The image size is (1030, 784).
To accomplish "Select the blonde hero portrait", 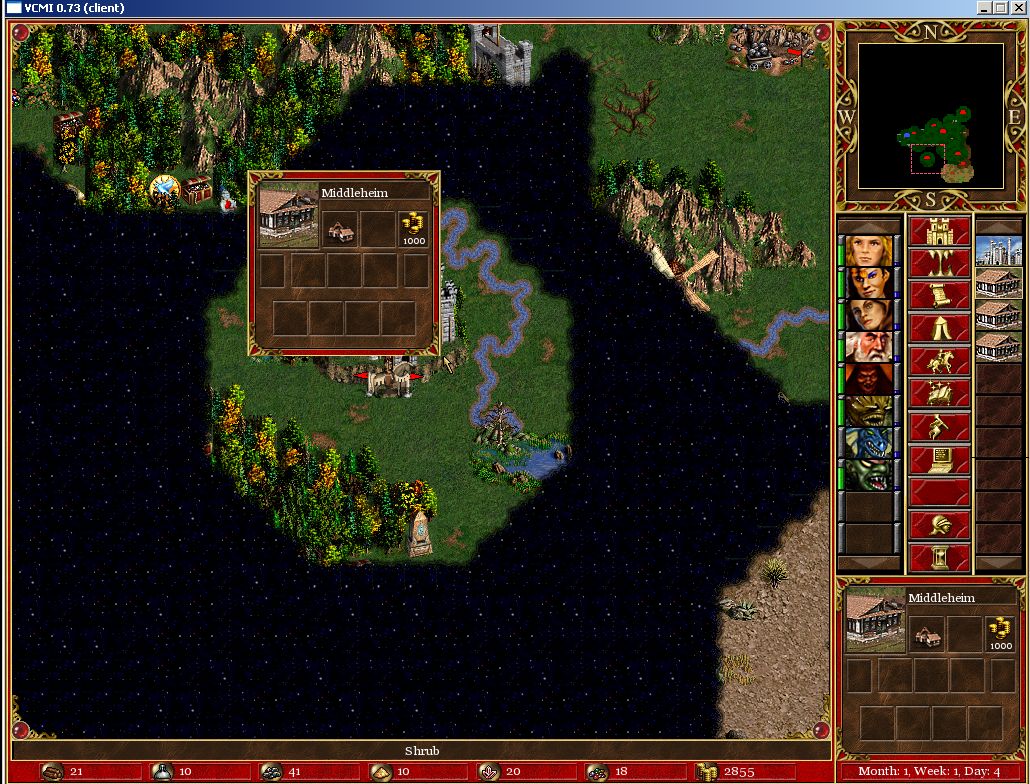I will click(x=867, y=250).
